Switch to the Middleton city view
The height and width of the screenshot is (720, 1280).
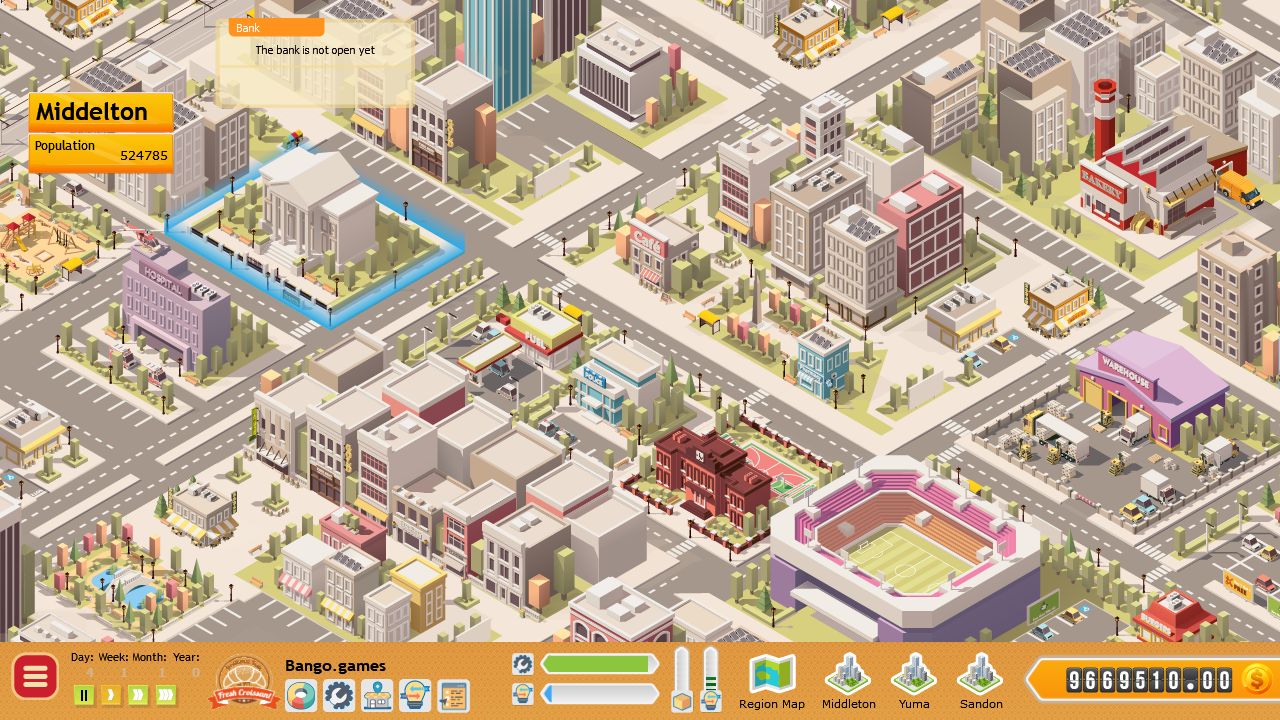(848, 682)
